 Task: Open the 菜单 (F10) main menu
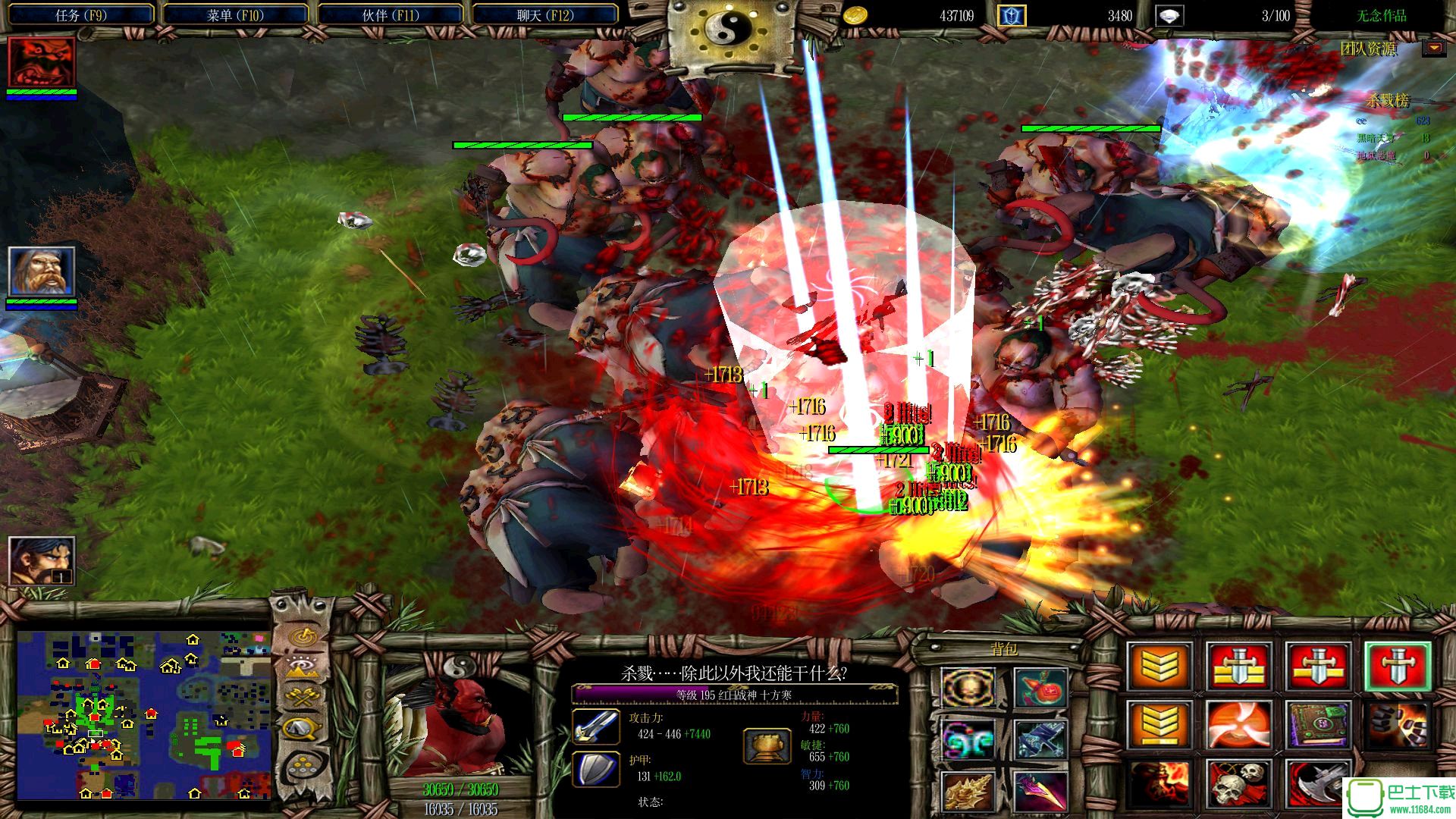[x=235, y=15]
